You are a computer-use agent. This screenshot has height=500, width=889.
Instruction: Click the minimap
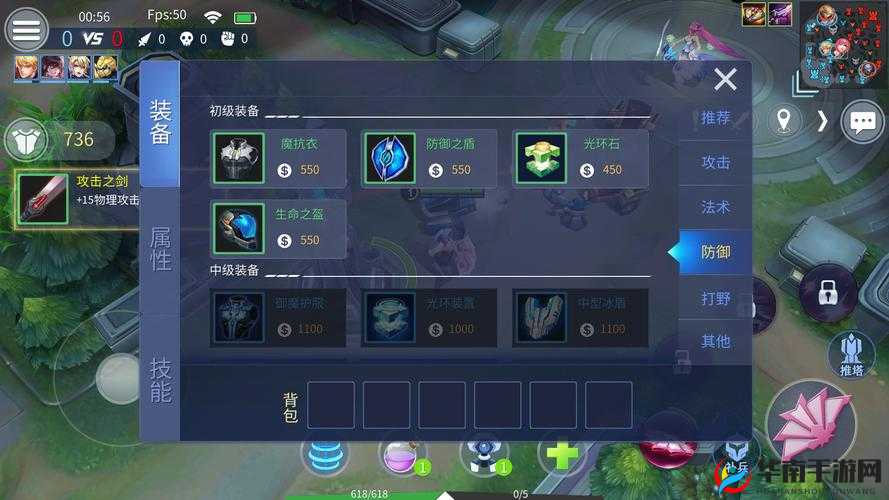click(843, 43)
